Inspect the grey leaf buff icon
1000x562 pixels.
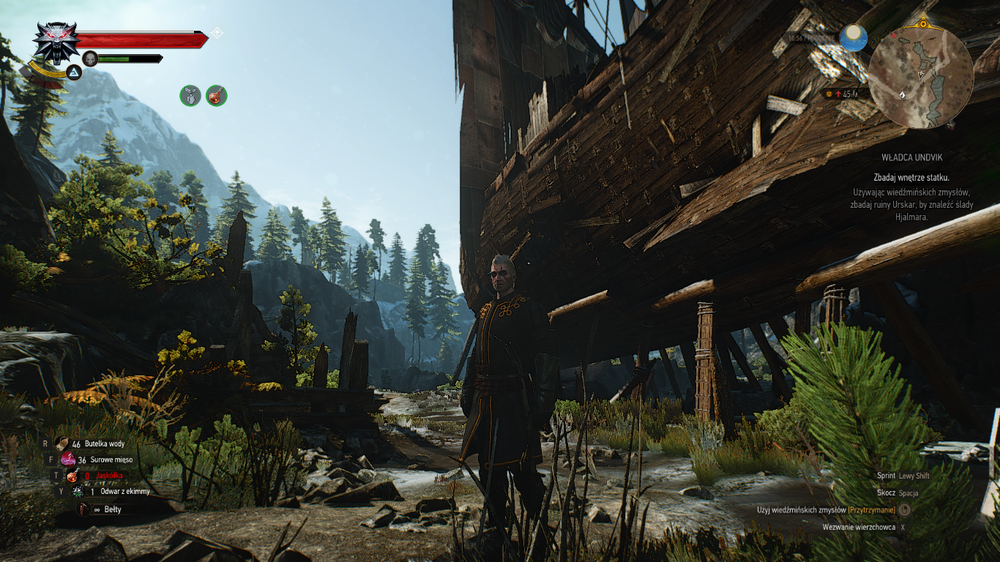point(190,96)
